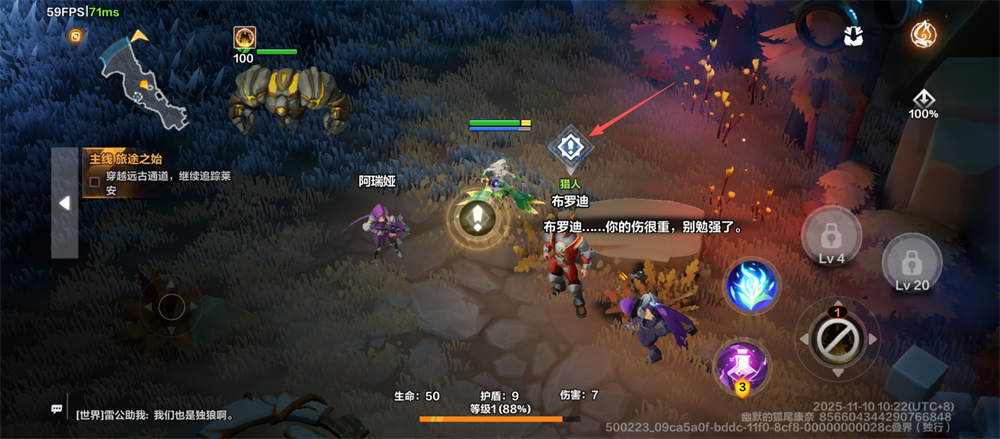Open the minimap of the corridor

click(x=144, y=79)
